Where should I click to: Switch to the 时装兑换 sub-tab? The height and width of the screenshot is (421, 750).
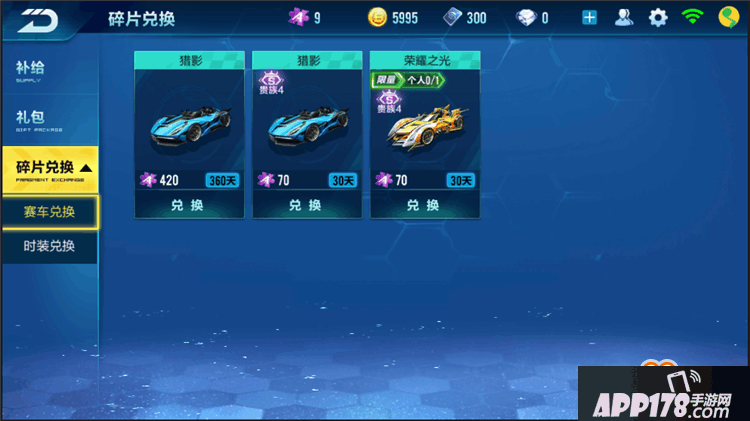50,246
